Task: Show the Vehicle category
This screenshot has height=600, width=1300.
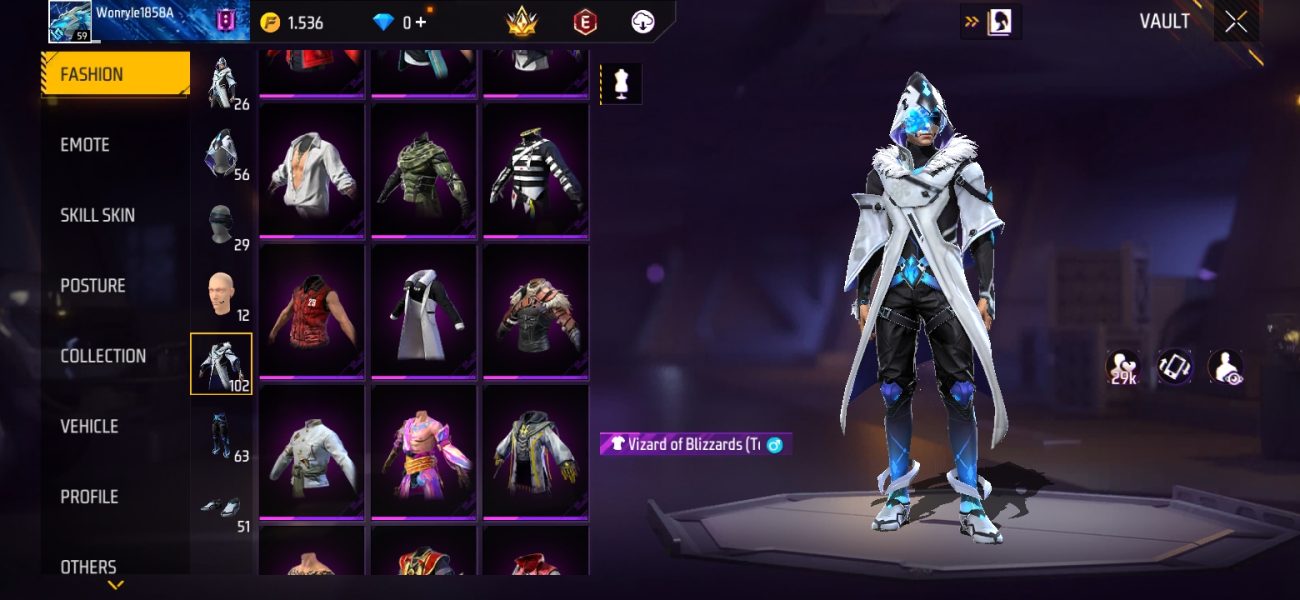Action: [89, 426]
